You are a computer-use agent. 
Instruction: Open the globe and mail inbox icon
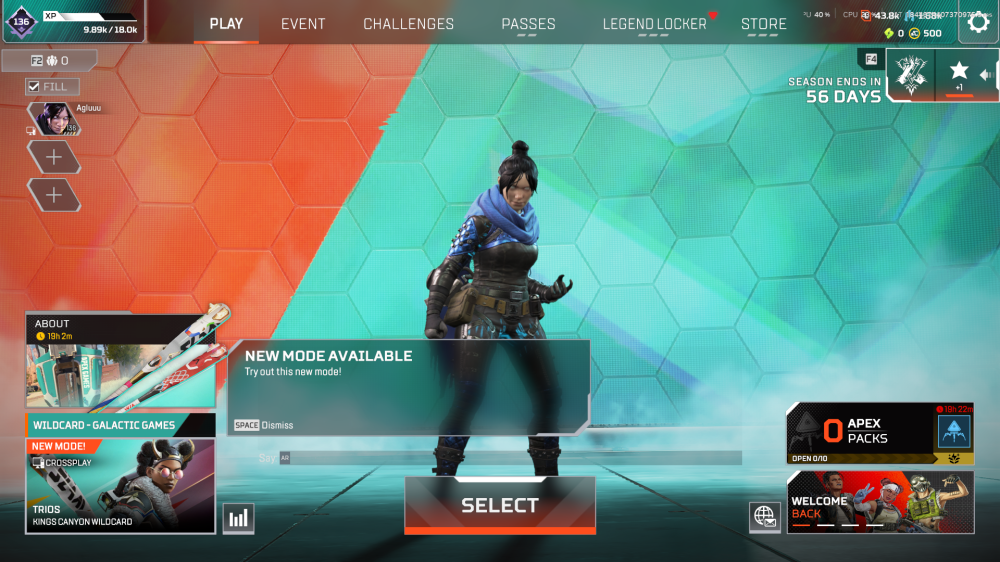coord(764,516)
